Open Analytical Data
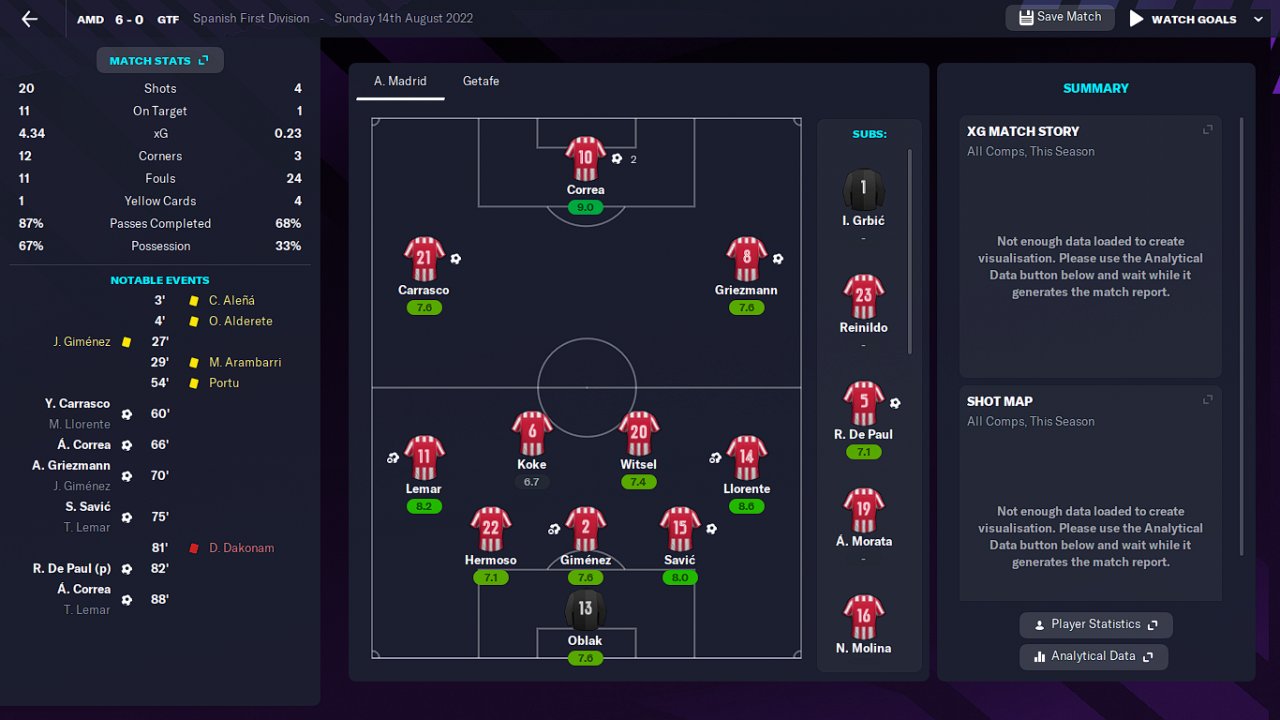Viewport: 1280px width, 720px height. pyautogui.click(x=1093, y=657)
